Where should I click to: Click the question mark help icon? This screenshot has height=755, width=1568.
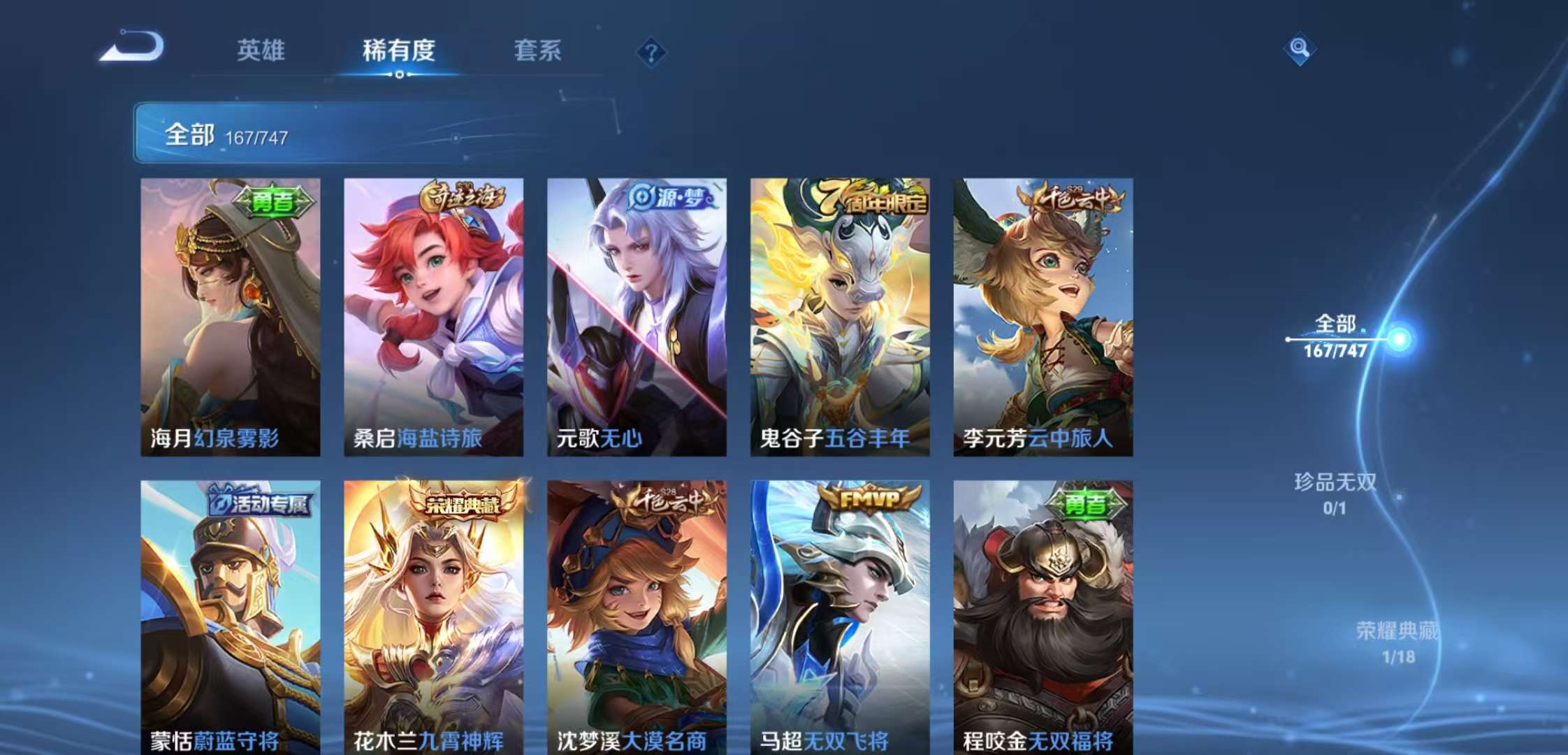651,52
